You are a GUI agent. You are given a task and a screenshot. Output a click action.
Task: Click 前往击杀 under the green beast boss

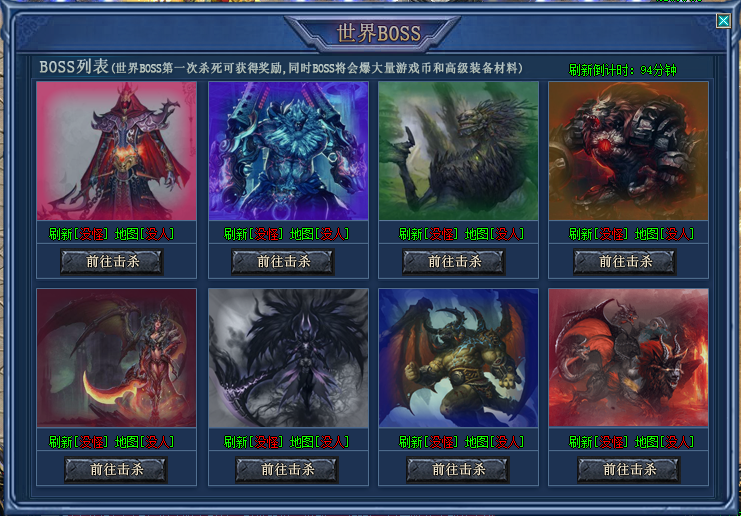(x=454, y=262)
